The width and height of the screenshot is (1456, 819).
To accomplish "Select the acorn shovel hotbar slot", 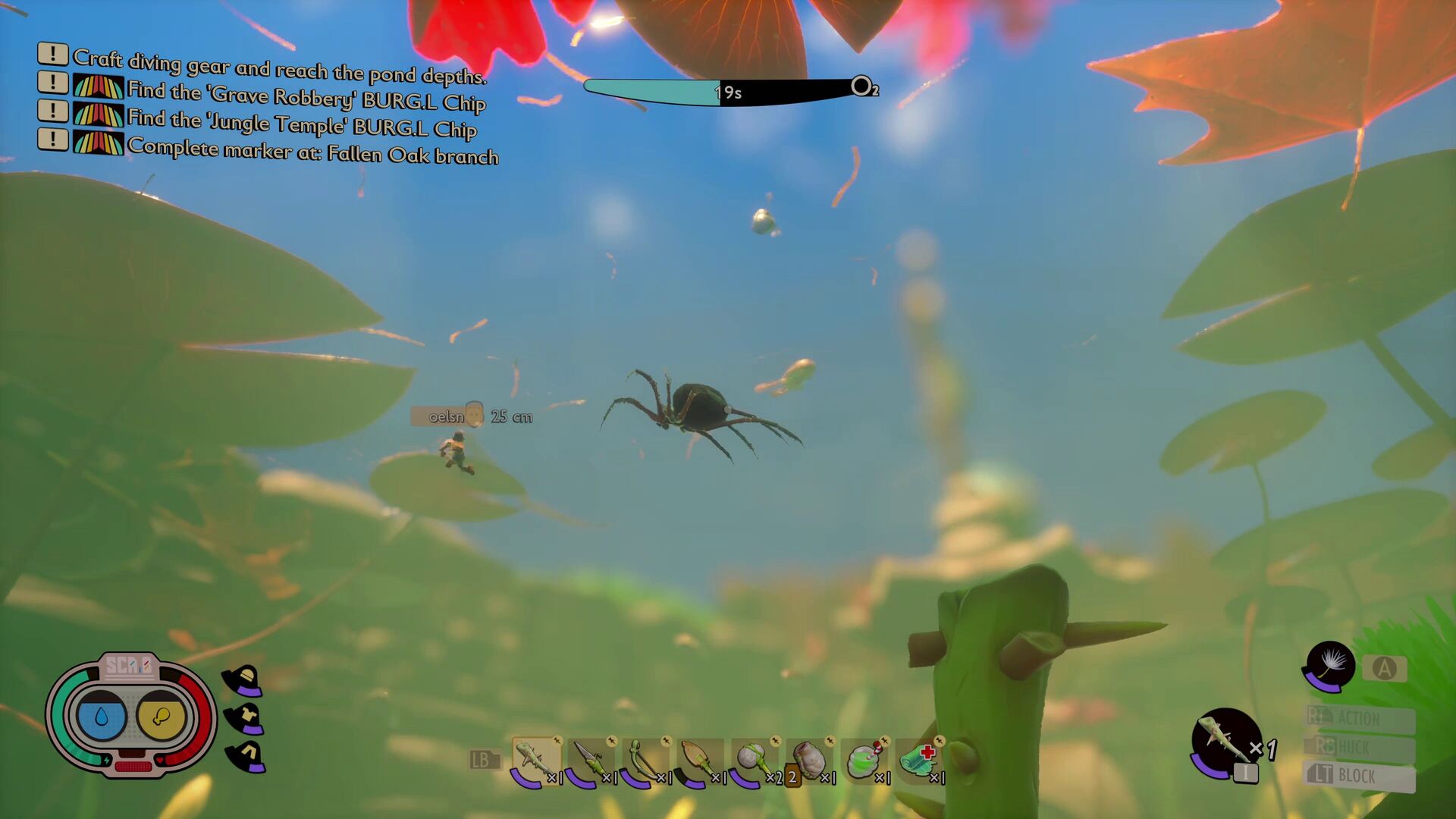I will pyautogui.click(x=699, y=761).
